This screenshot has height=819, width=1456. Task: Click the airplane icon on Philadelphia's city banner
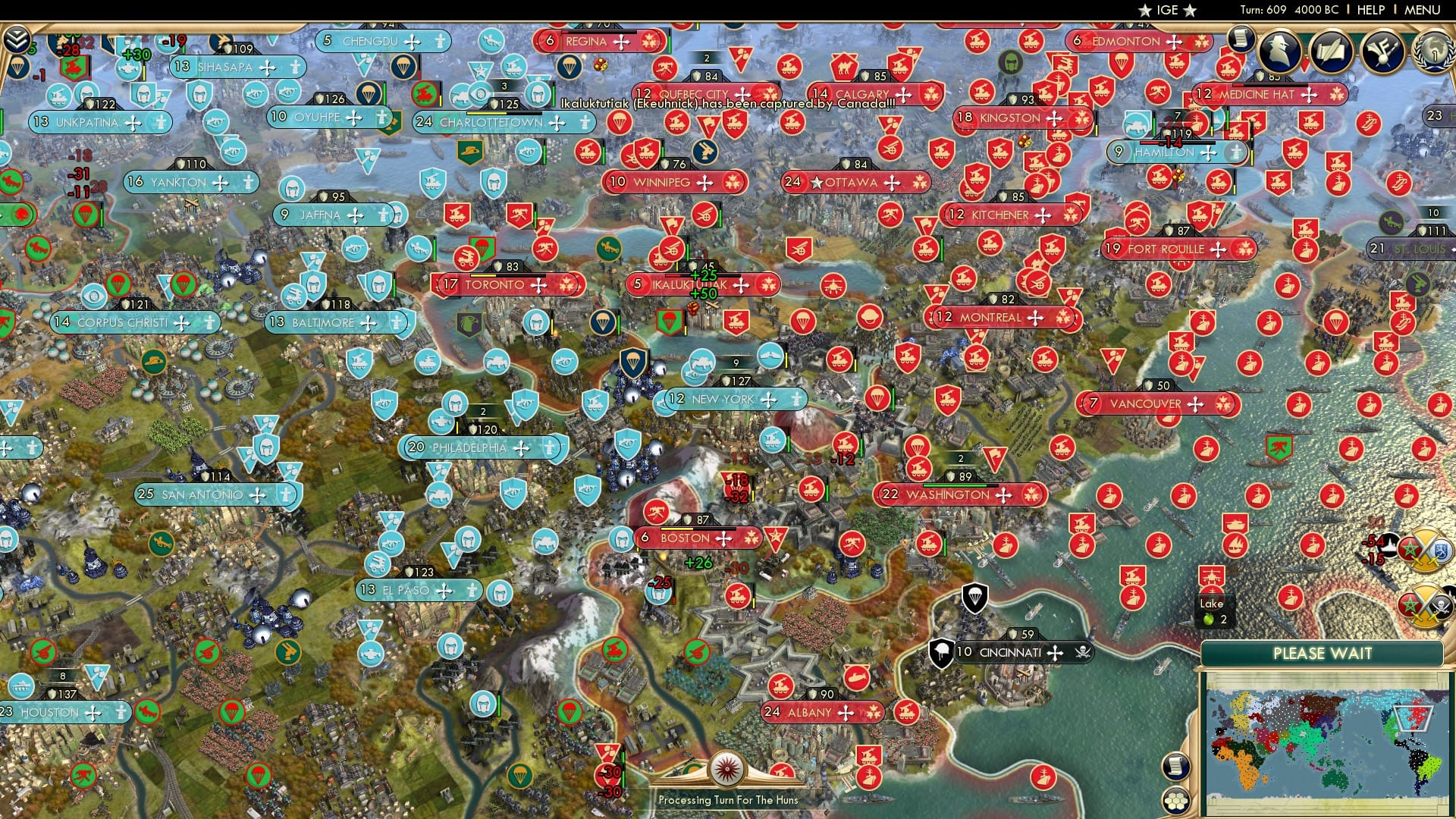522,448
